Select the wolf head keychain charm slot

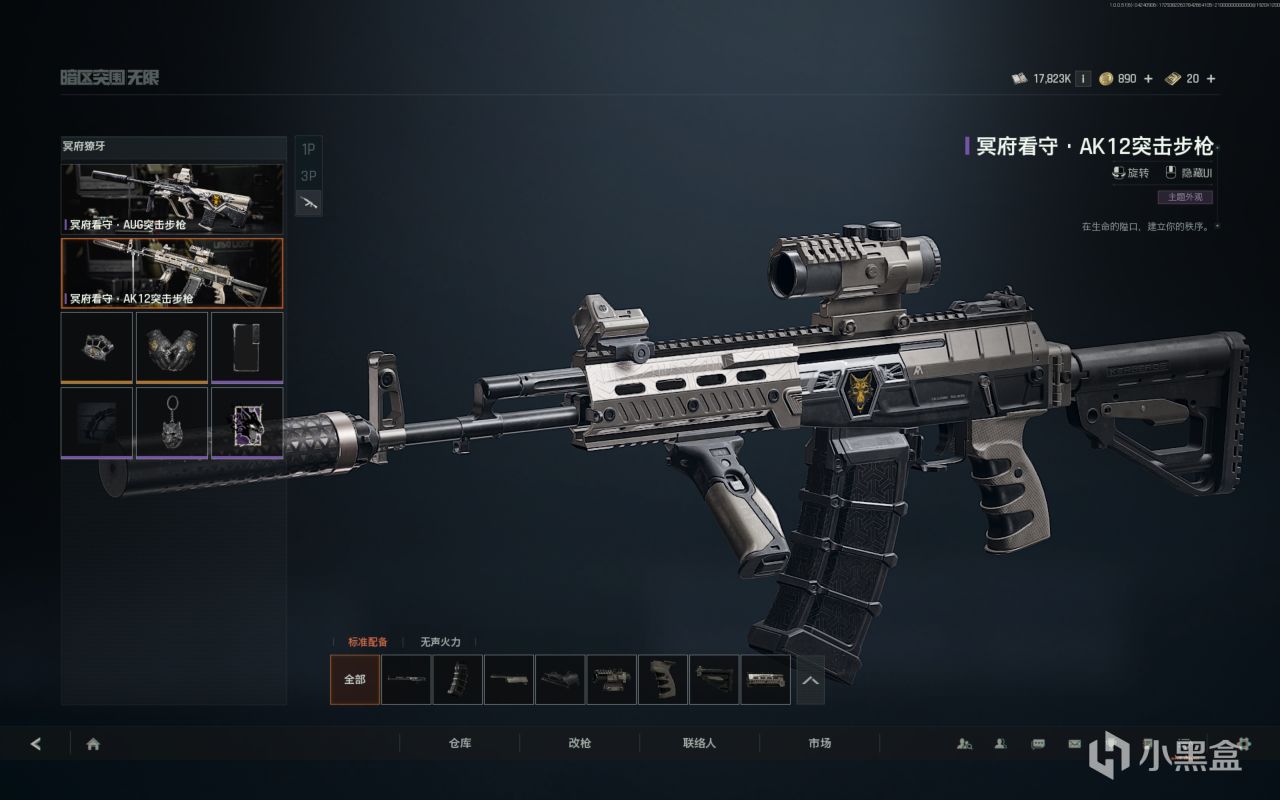172,422
